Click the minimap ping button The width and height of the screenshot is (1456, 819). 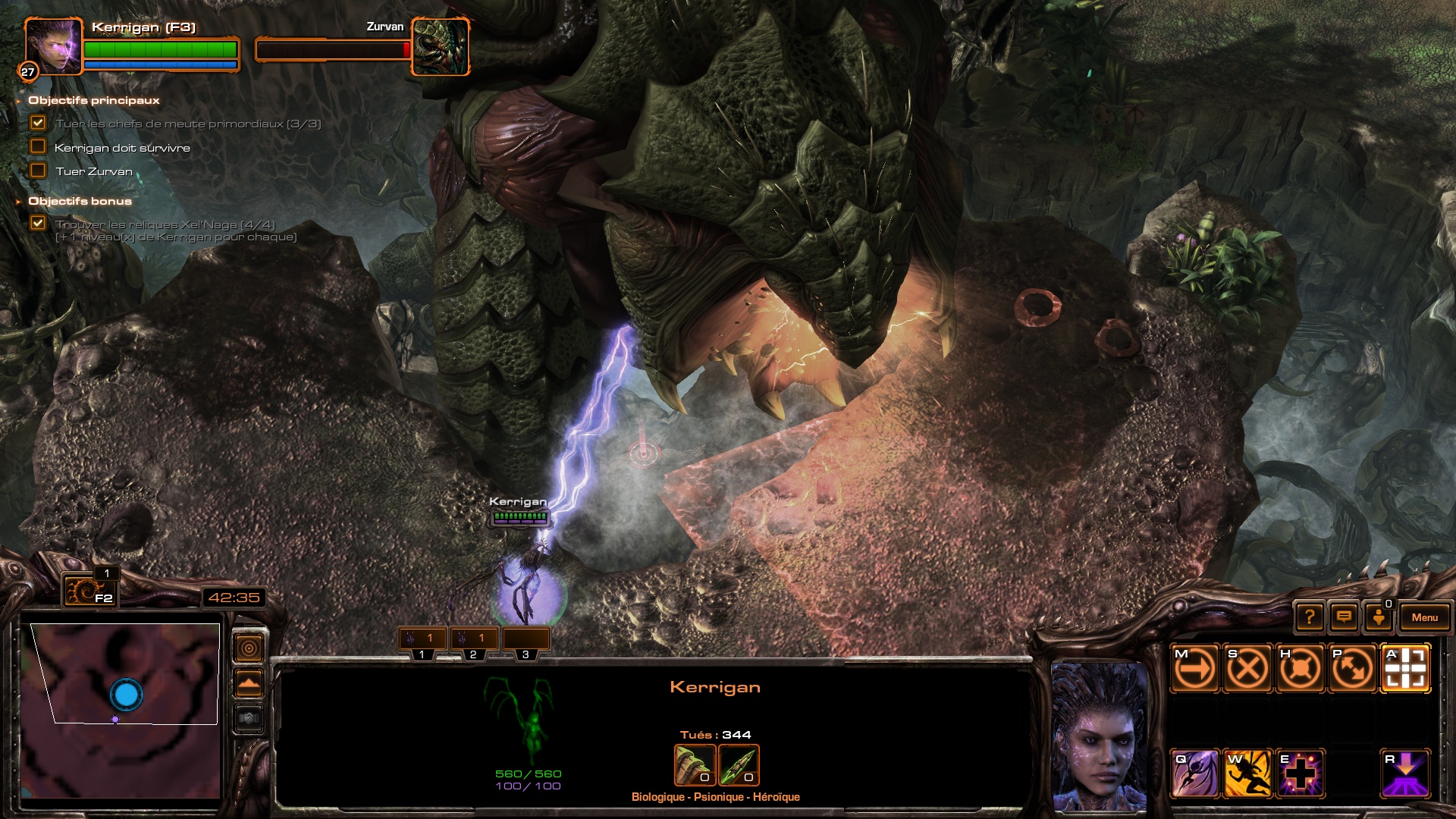249,648
